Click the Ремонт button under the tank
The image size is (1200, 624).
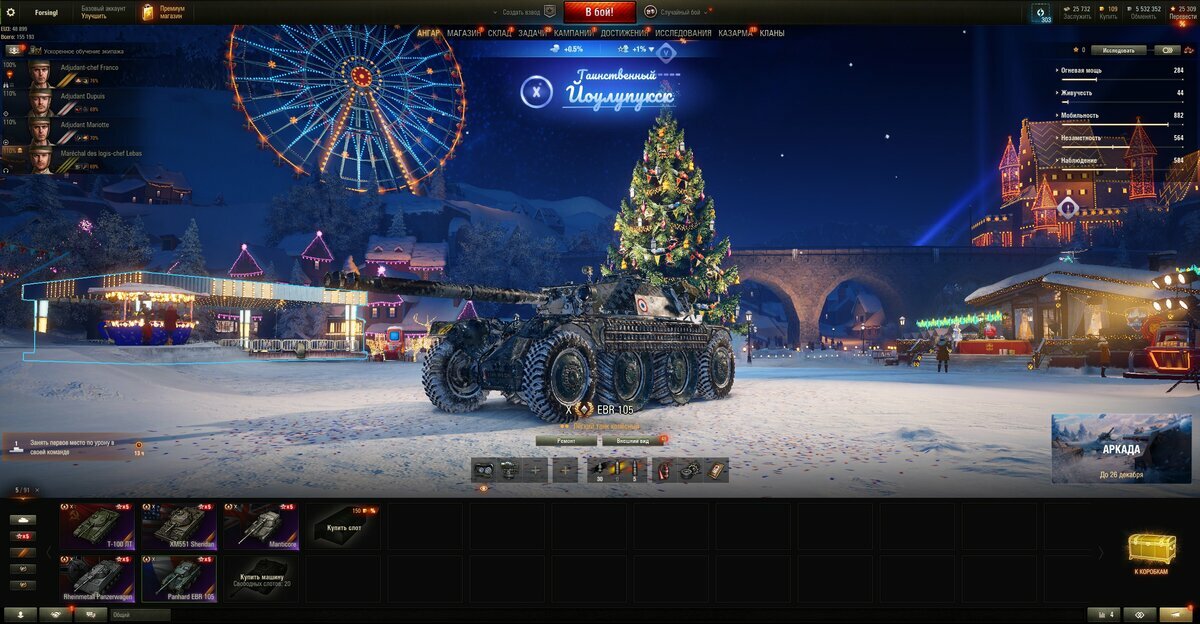tap(566, 440)
